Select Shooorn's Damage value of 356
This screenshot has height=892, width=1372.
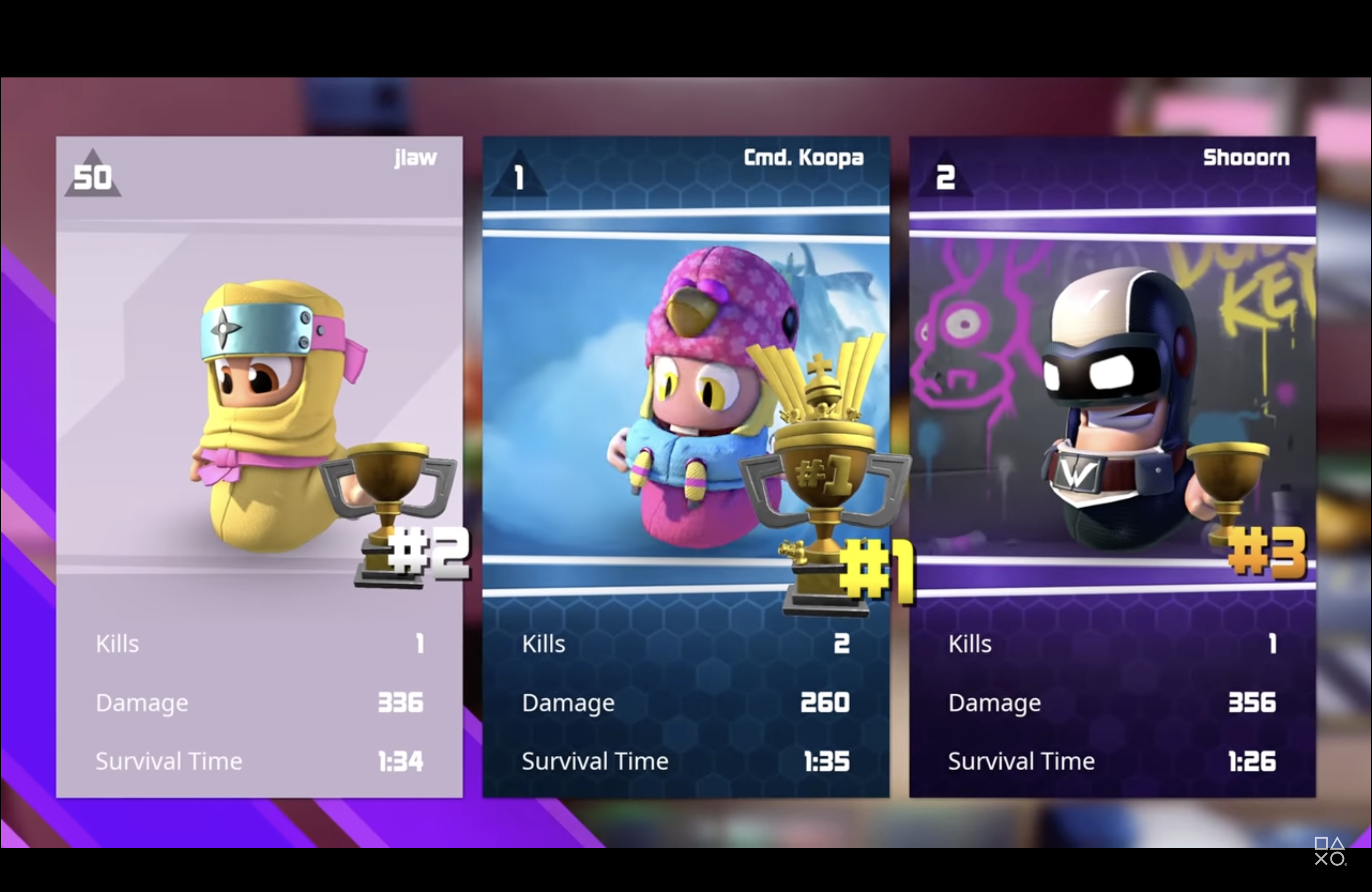(1254, 703)
